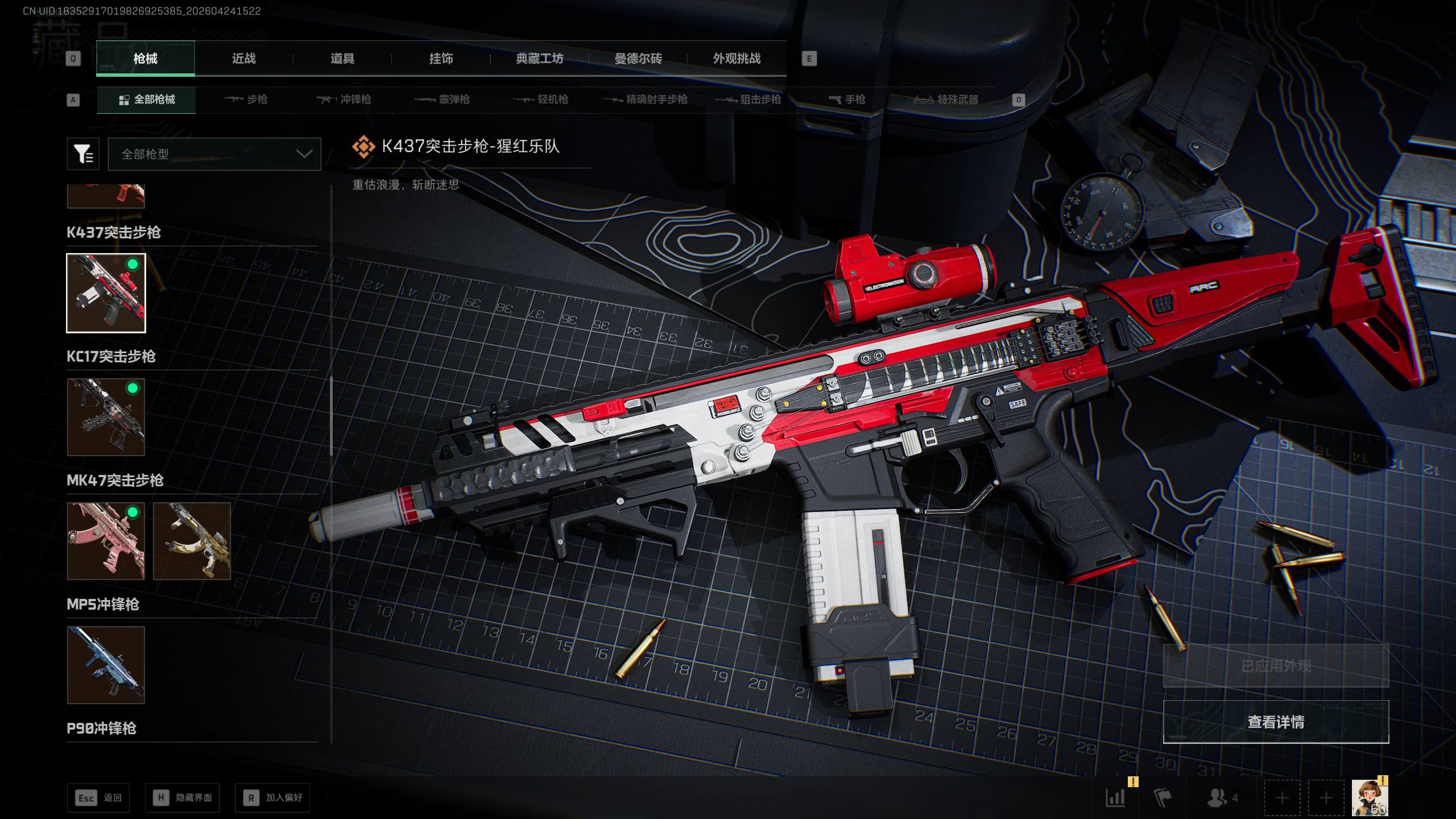The height and width of the screenshot is (819, 1456).
Task: Open the 道具 items tab
Action: (342, 59)
